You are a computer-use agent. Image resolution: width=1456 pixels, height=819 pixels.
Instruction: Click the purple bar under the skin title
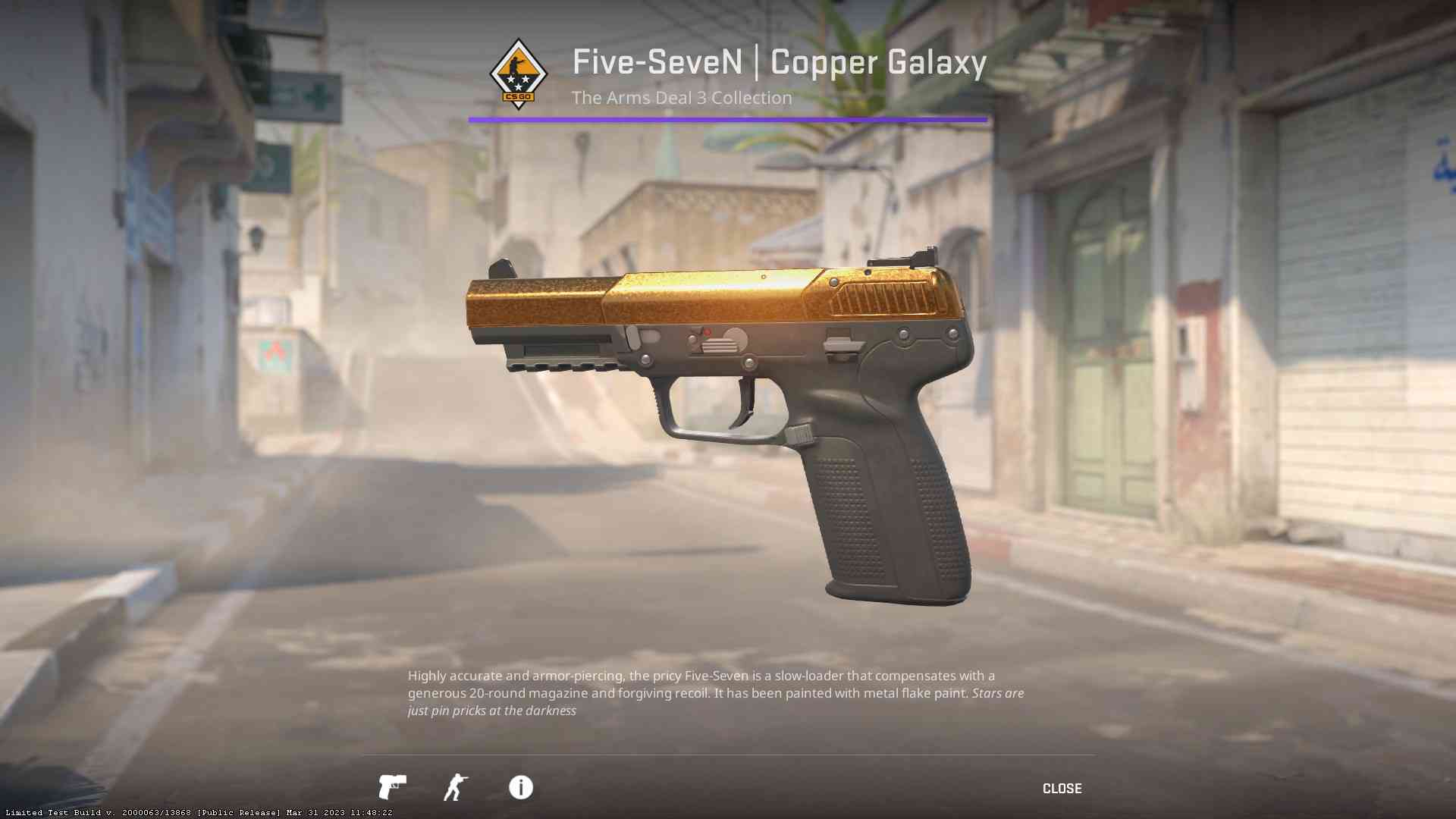point(728,118)
